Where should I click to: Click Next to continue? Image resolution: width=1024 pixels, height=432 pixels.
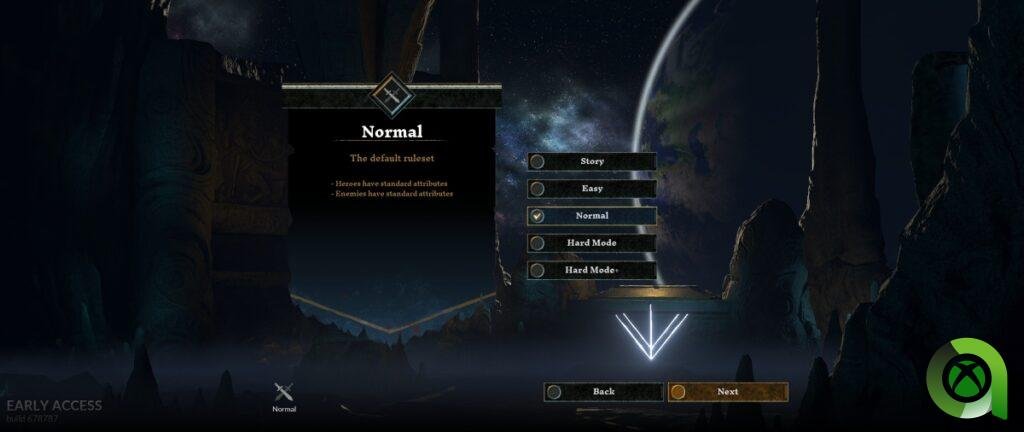point(727,392)
